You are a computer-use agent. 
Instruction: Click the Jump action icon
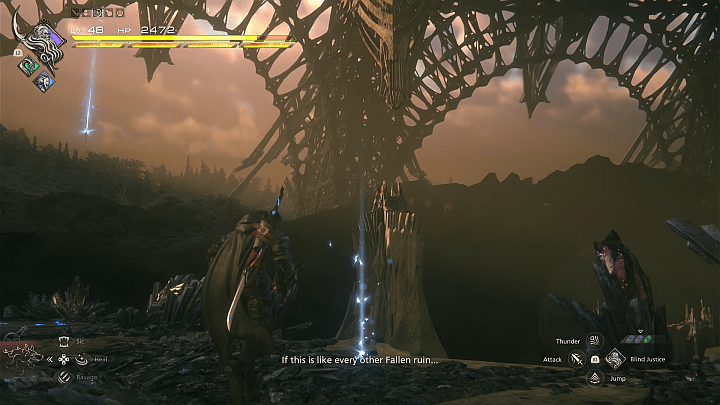click(594, 377)
